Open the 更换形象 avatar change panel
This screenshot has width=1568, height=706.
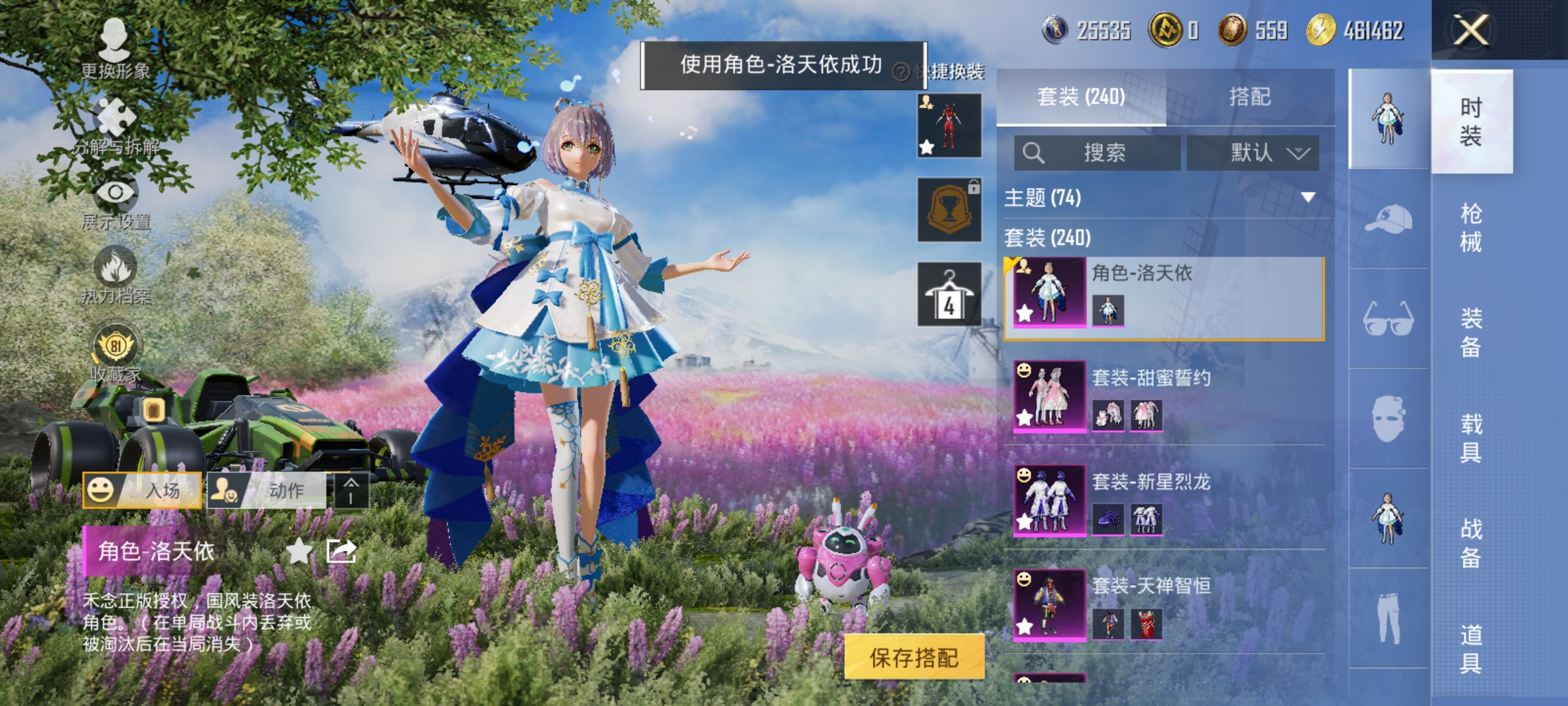click(114, 42)
